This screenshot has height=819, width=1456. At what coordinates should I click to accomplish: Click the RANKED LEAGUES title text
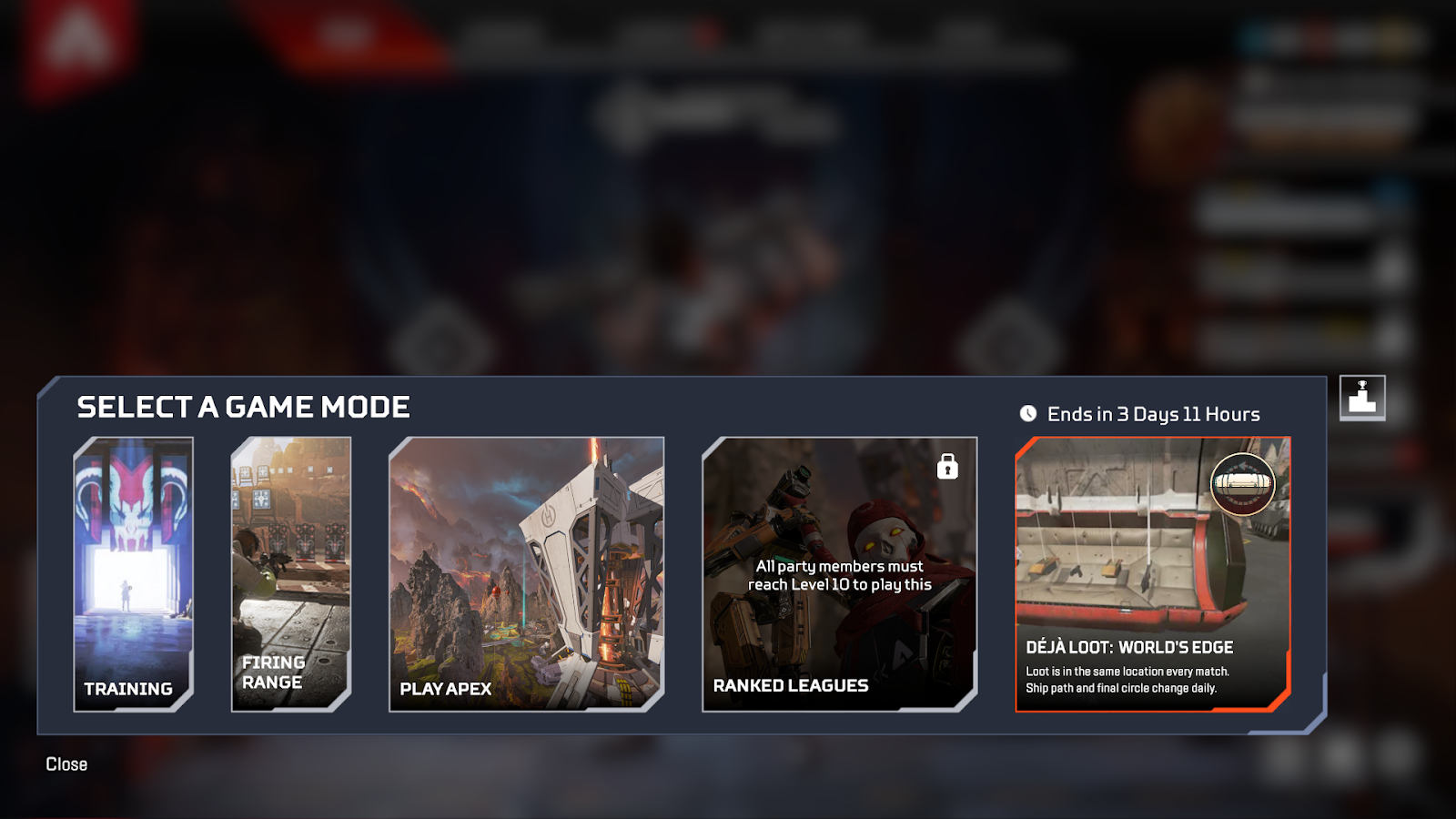point(791,686)
